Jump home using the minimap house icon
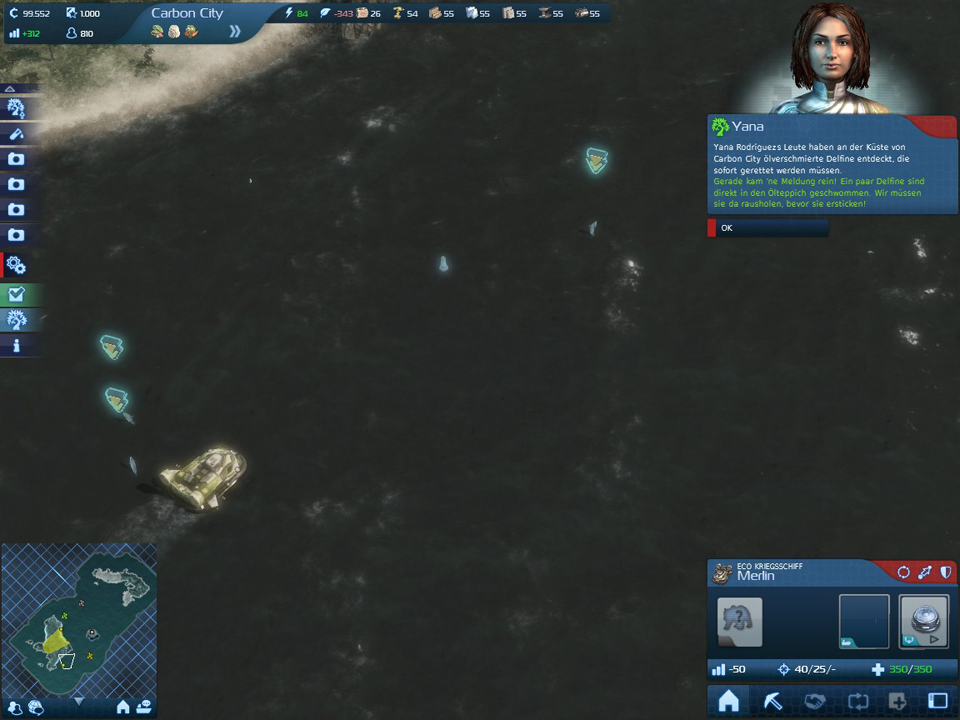Viewport: 960px width, 720px height. coord(123,707)
